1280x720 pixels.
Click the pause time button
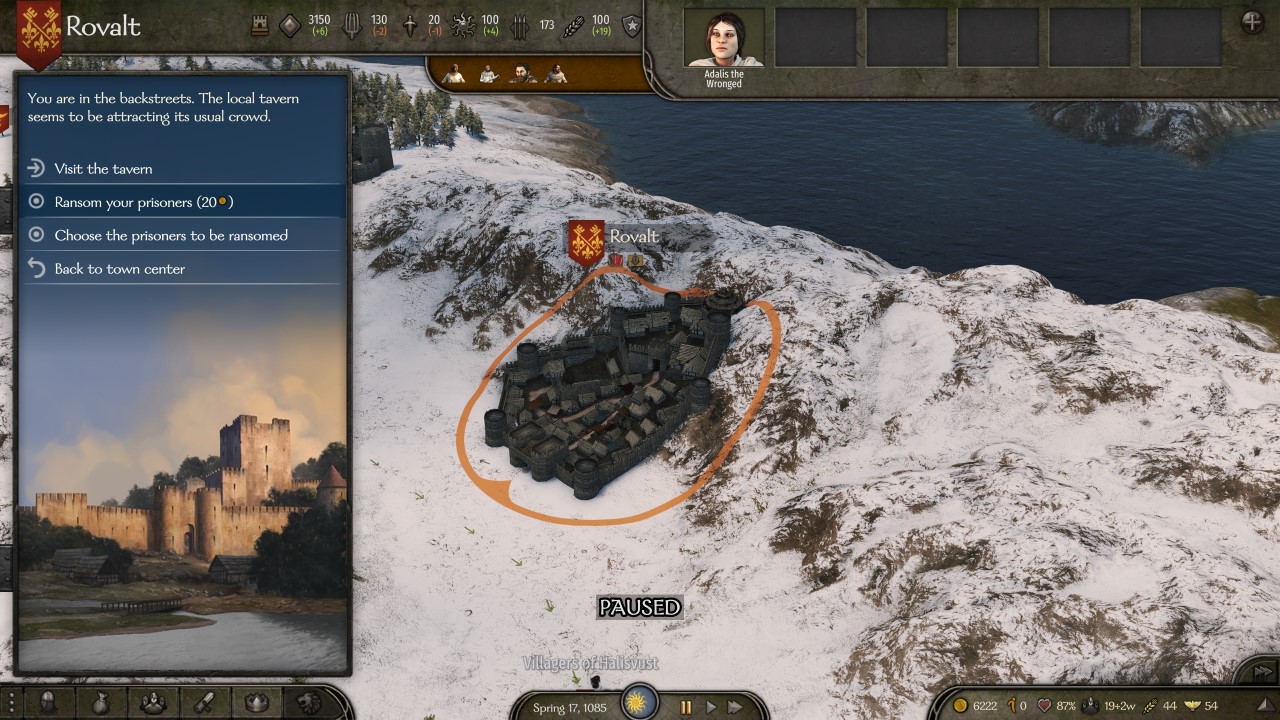(x=686, y=707)
